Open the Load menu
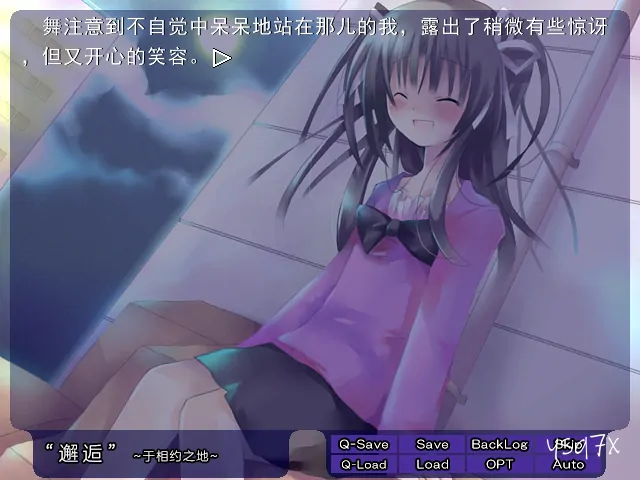 click(432, 464)
